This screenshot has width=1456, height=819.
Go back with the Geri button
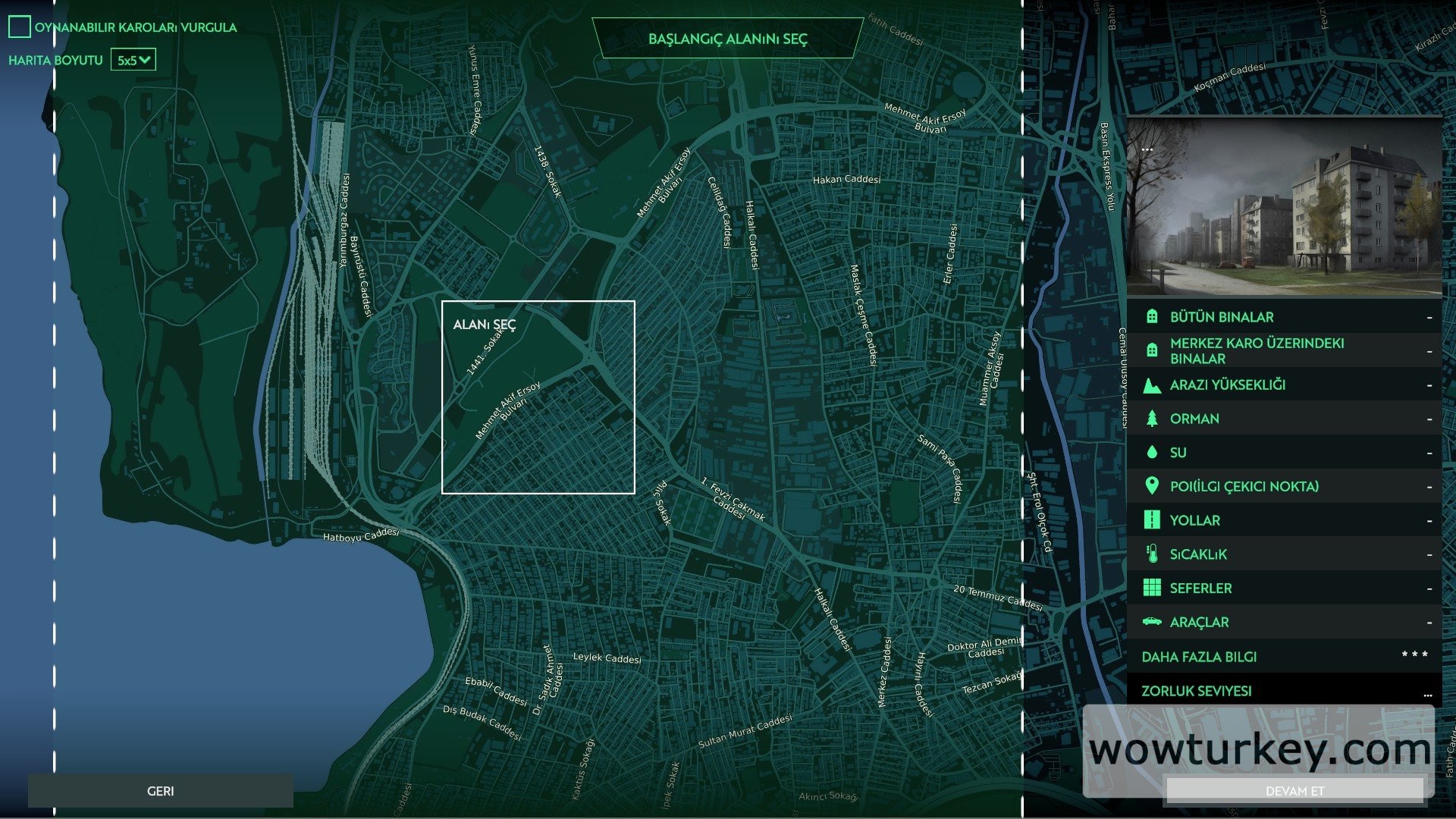coord(160,791)
